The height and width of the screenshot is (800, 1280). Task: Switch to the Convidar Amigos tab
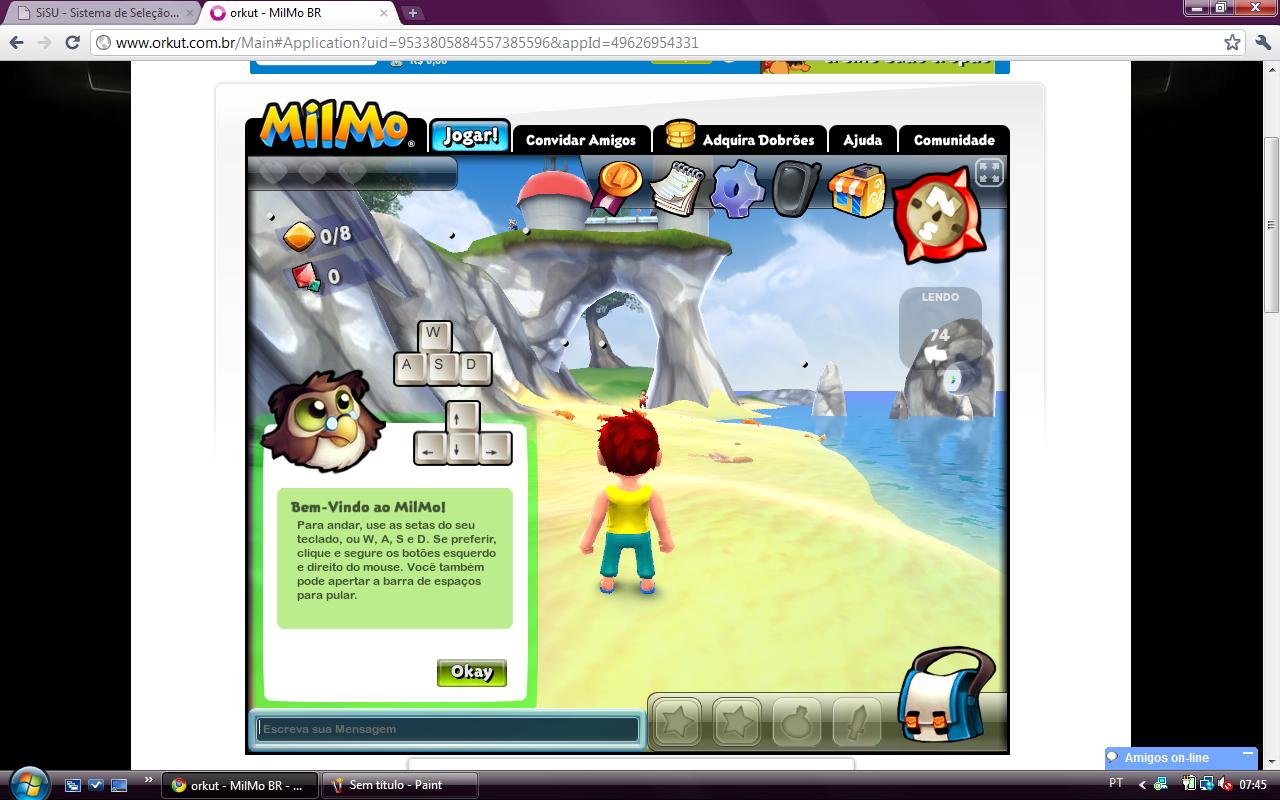(x=581, y=140)
